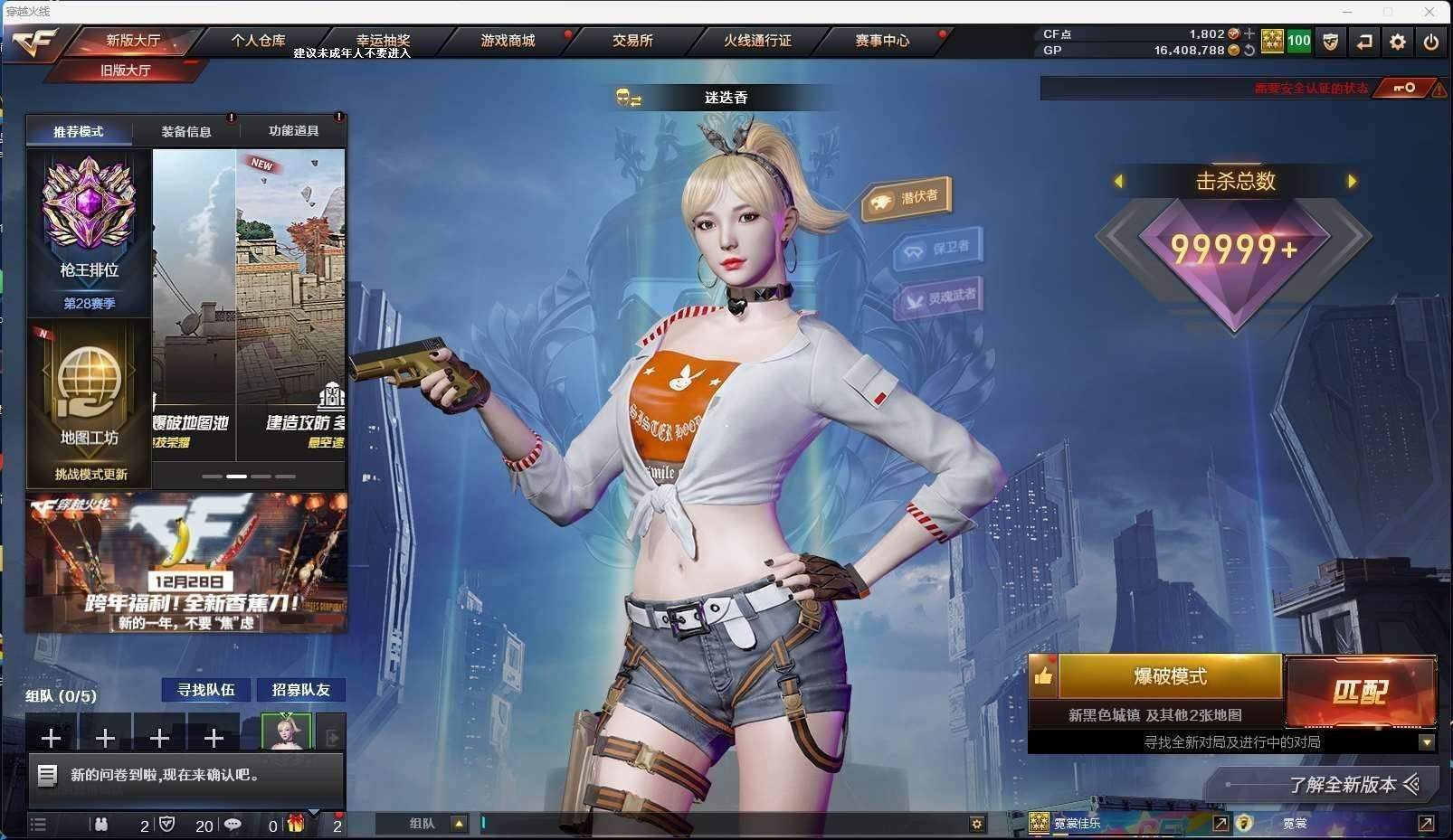1453x840 pixels.
Task: Click the power exit icon
Action: click(x=1431, y=42)
